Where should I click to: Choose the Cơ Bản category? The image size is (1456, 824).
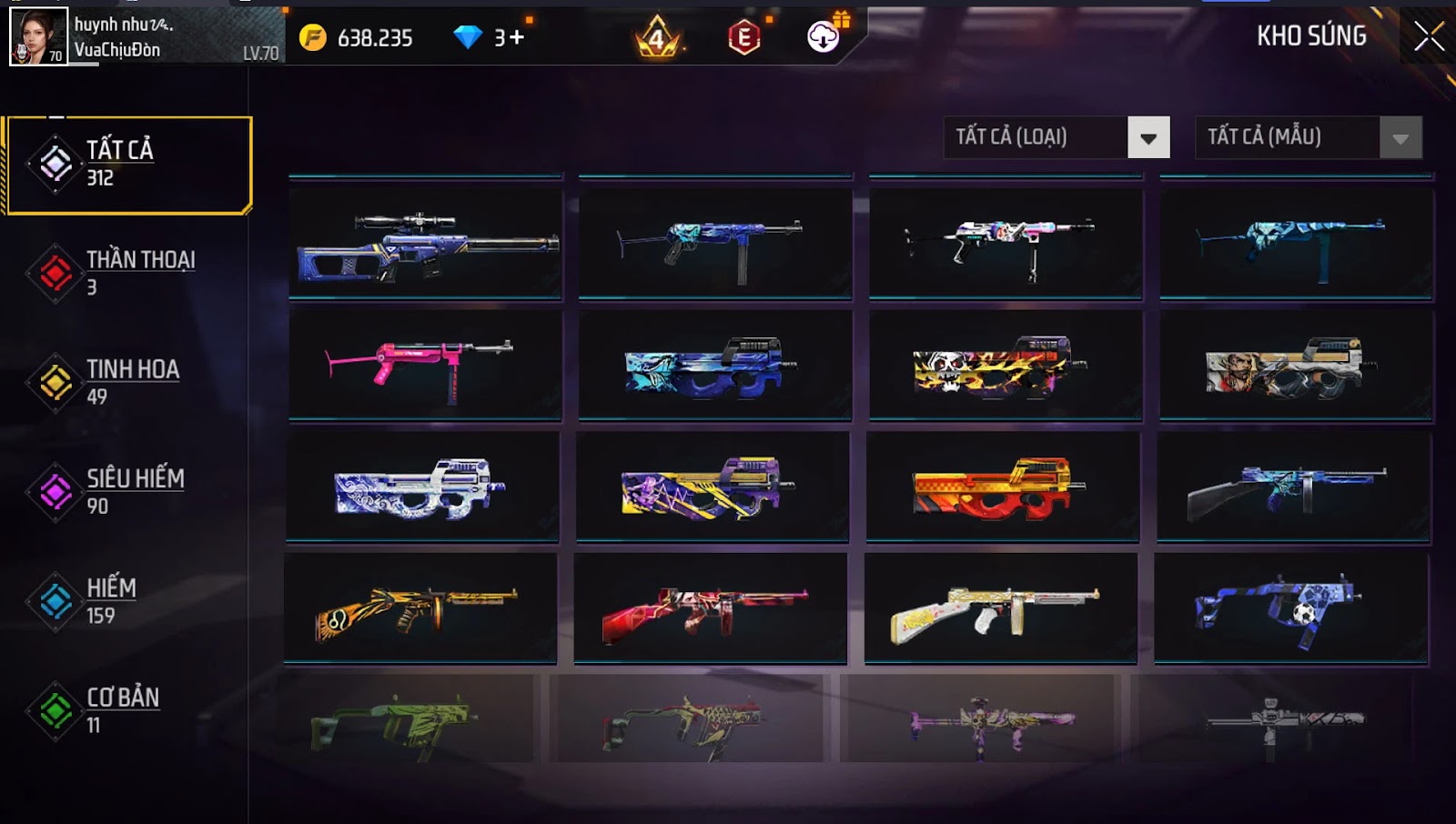pyautogui.click(x=127, y=710)
